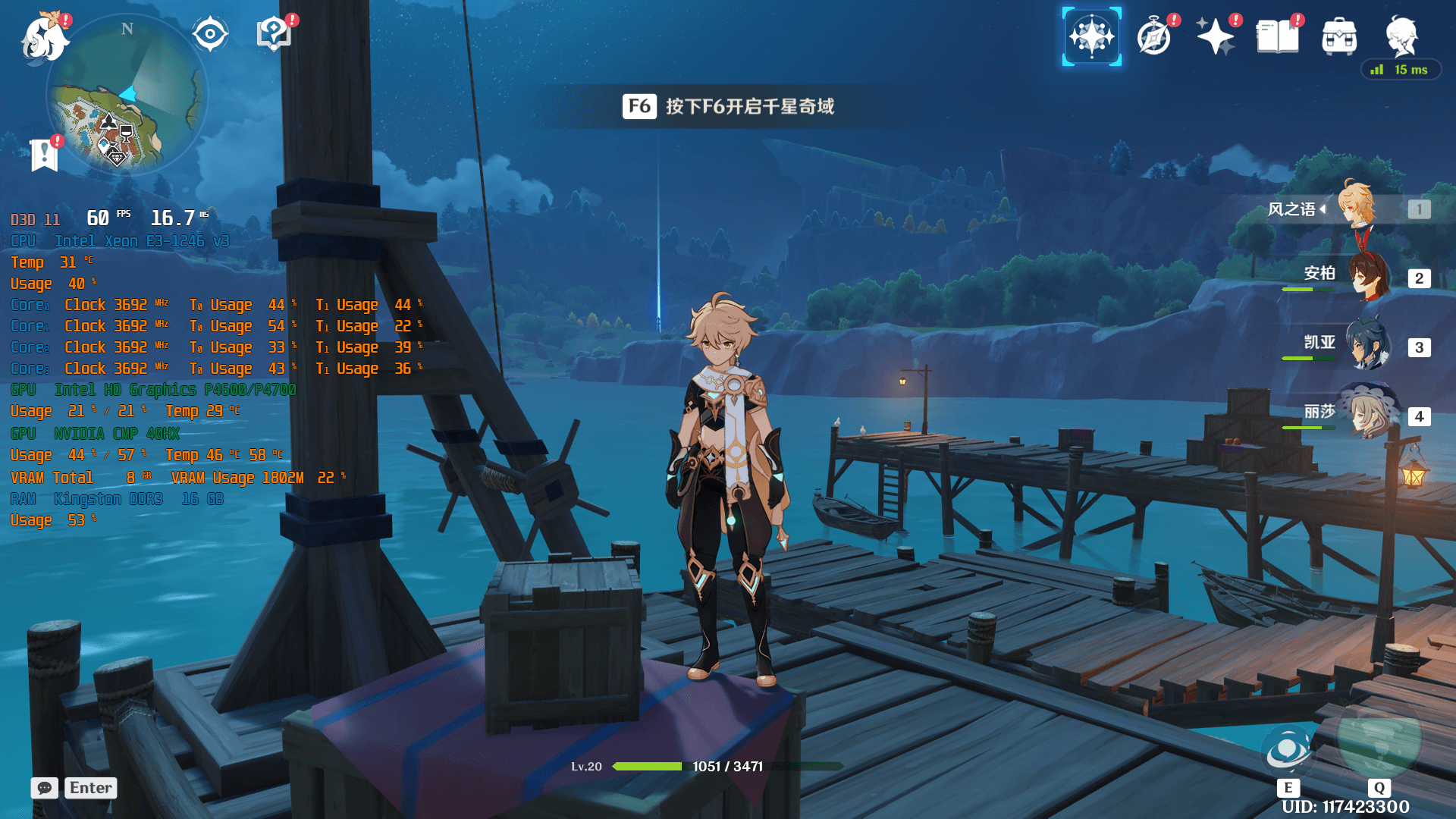Open the question-mark tutorial icon
The image size is (1456, 819).
(274, 34)
